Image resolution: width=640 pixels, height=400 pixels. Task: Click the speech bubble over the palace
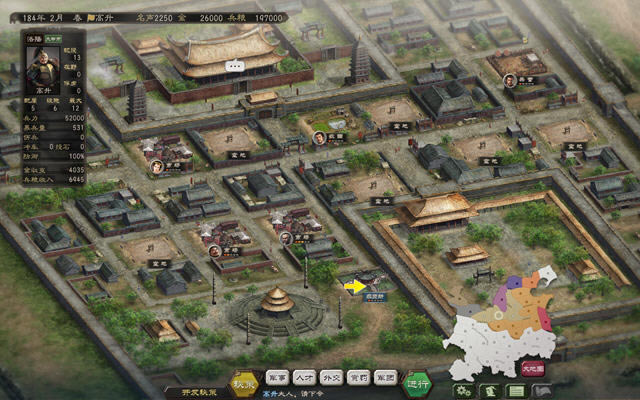[x=234, y=66]
